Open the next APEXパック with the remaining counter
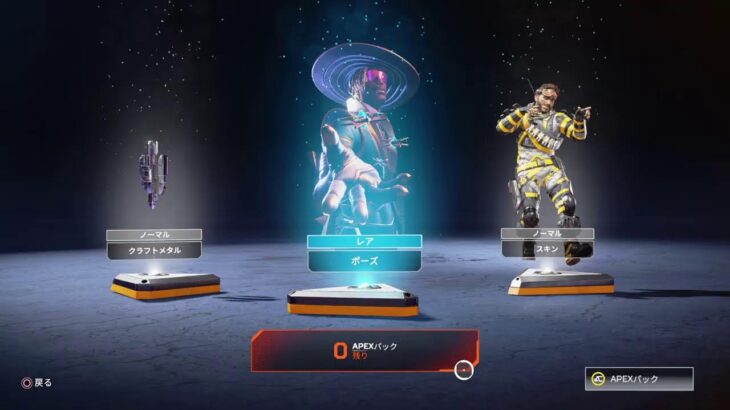The height and width of the screenshot is (410, 730). click(x=365, y=350)
